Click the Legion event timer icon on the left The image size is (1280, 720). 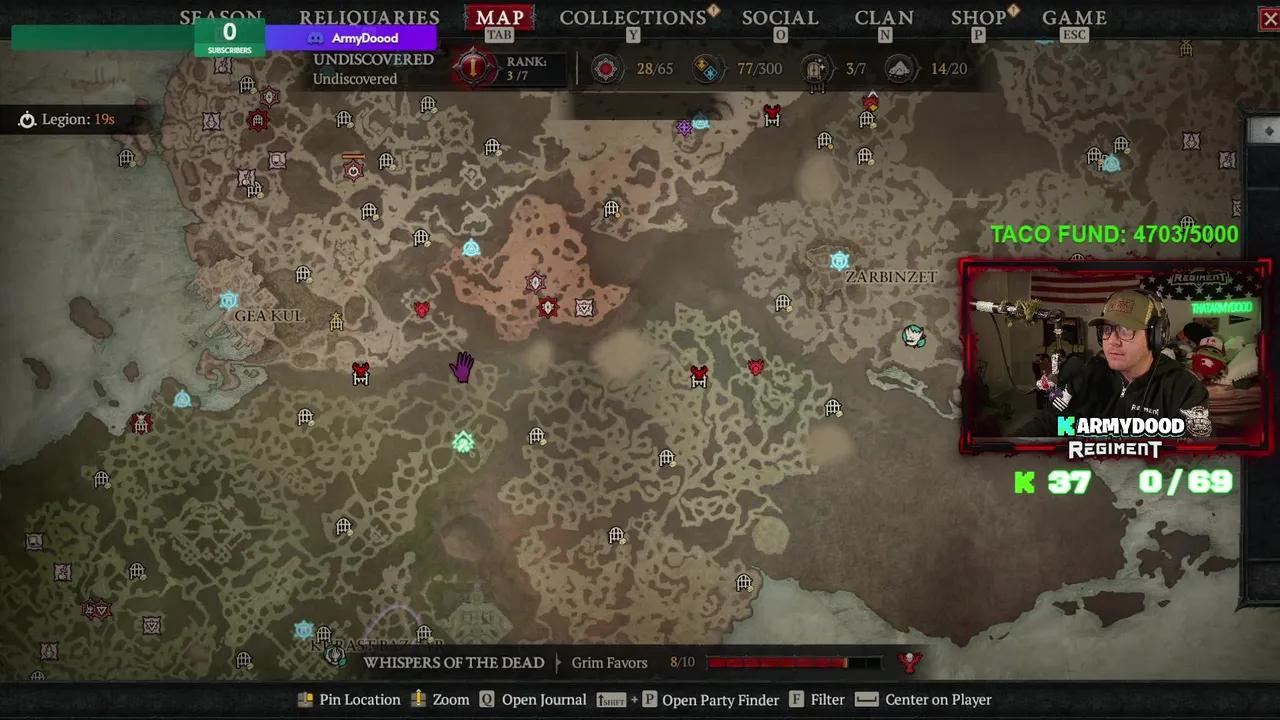pyautogui.click(x=27, y=119)
